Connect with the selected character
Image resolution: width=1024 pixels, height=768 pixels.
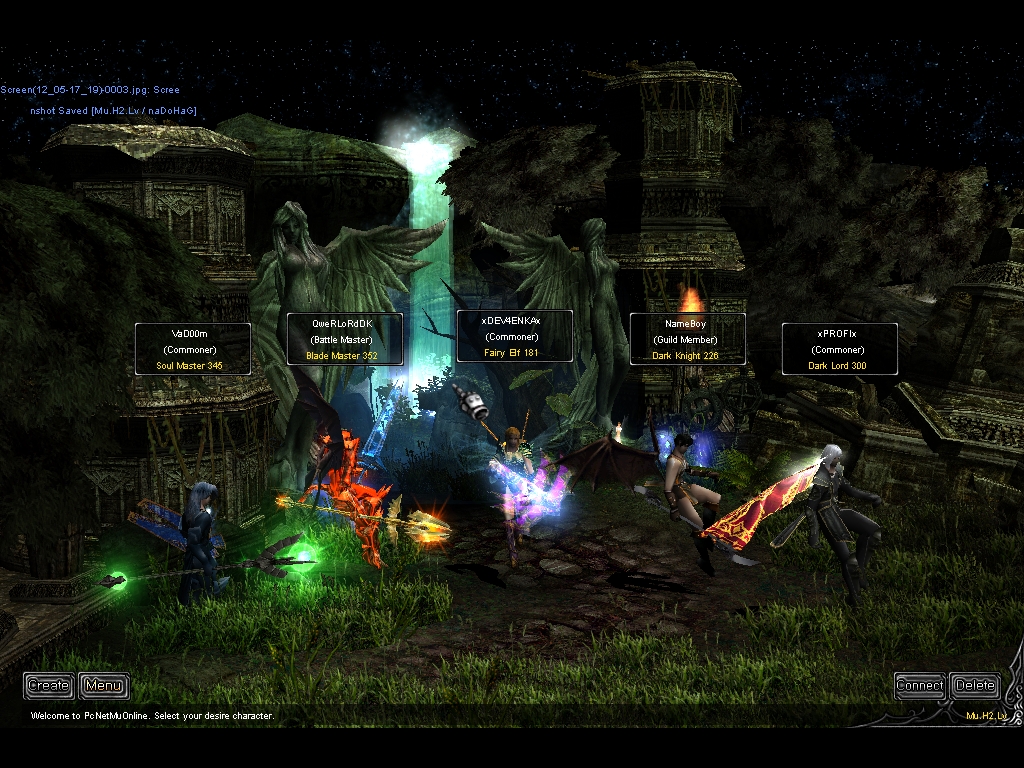point(919,685)
